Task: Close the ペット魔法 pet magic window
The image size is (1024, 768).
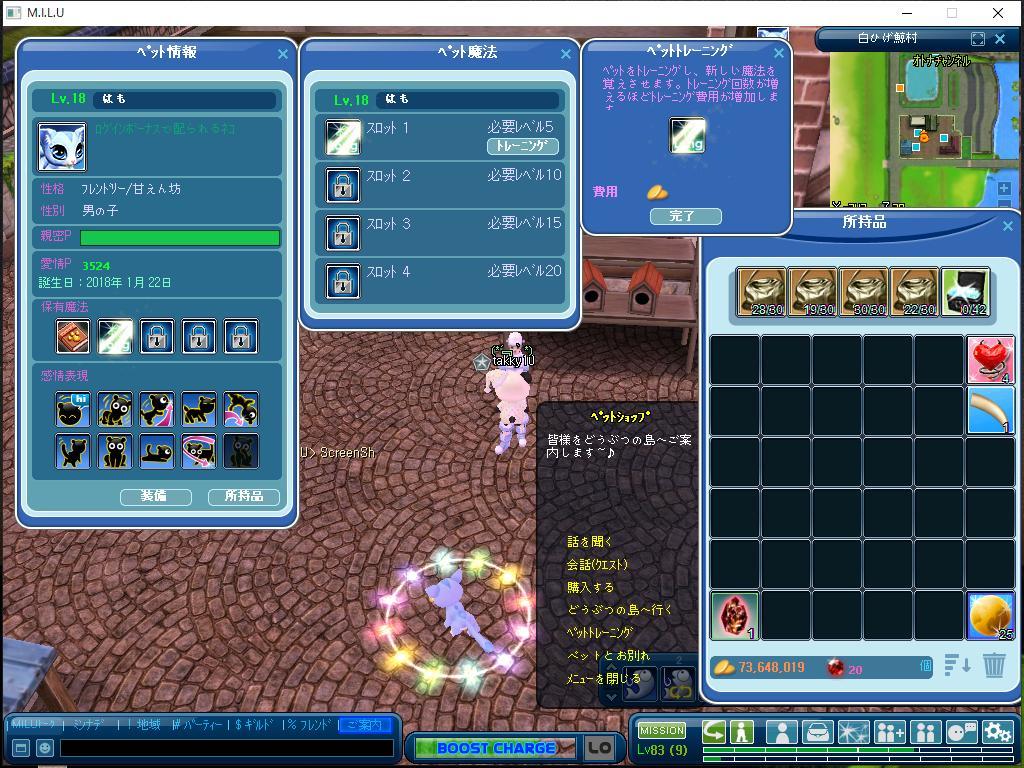Action: (x=566, y=54)
